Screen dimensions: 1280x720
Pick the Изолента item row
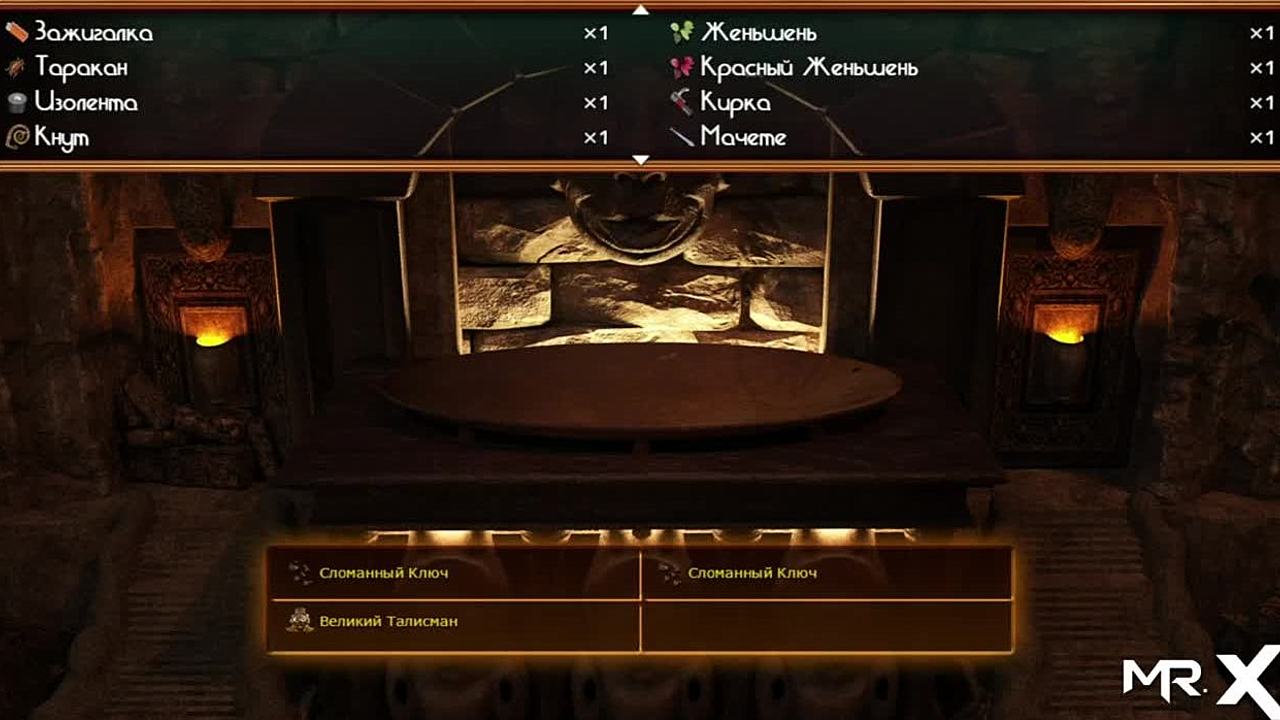[x=86, y=103]
